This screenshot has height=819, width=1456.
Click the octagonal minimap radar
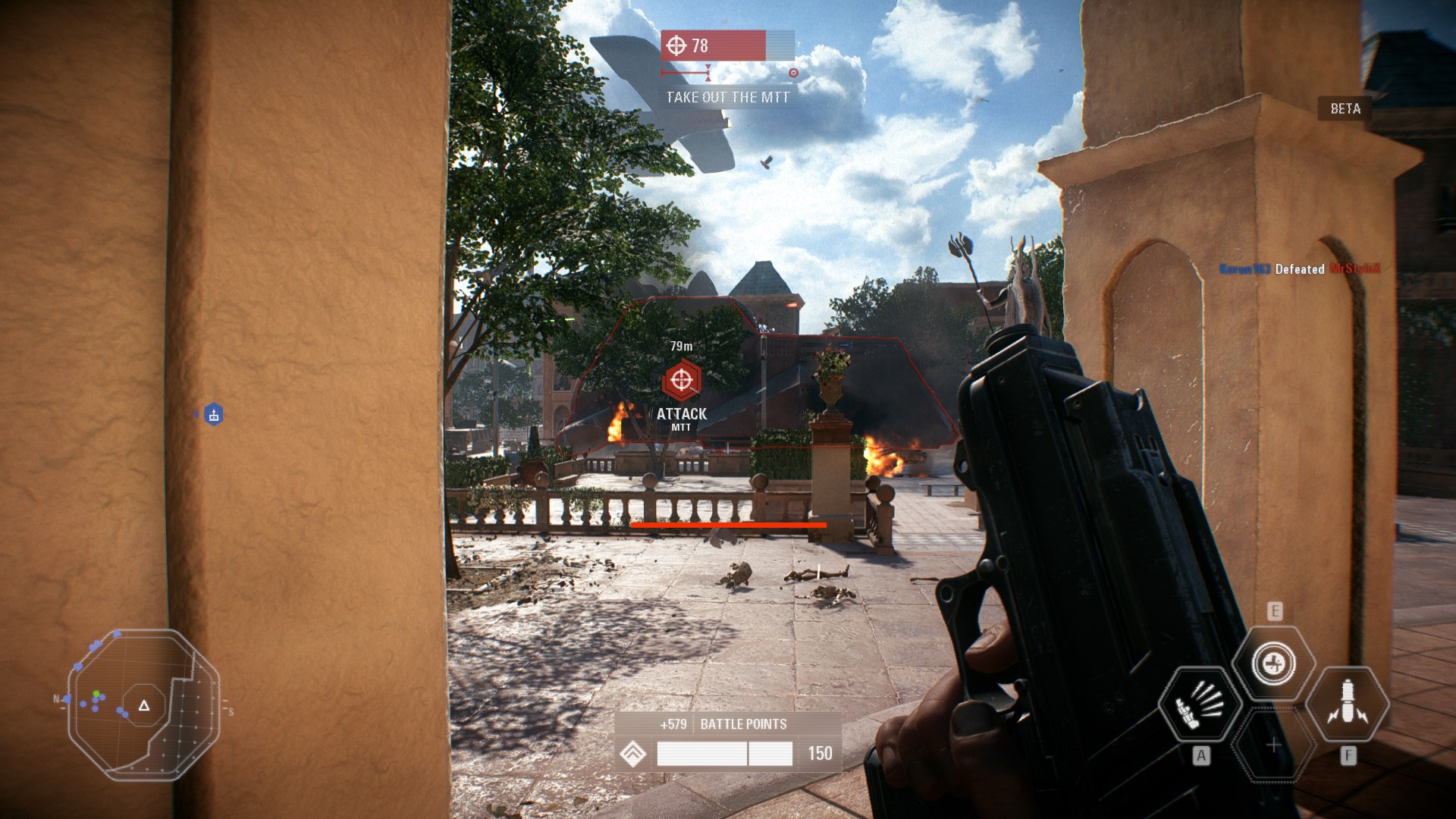pyautogui.click(x=144, y=705)
